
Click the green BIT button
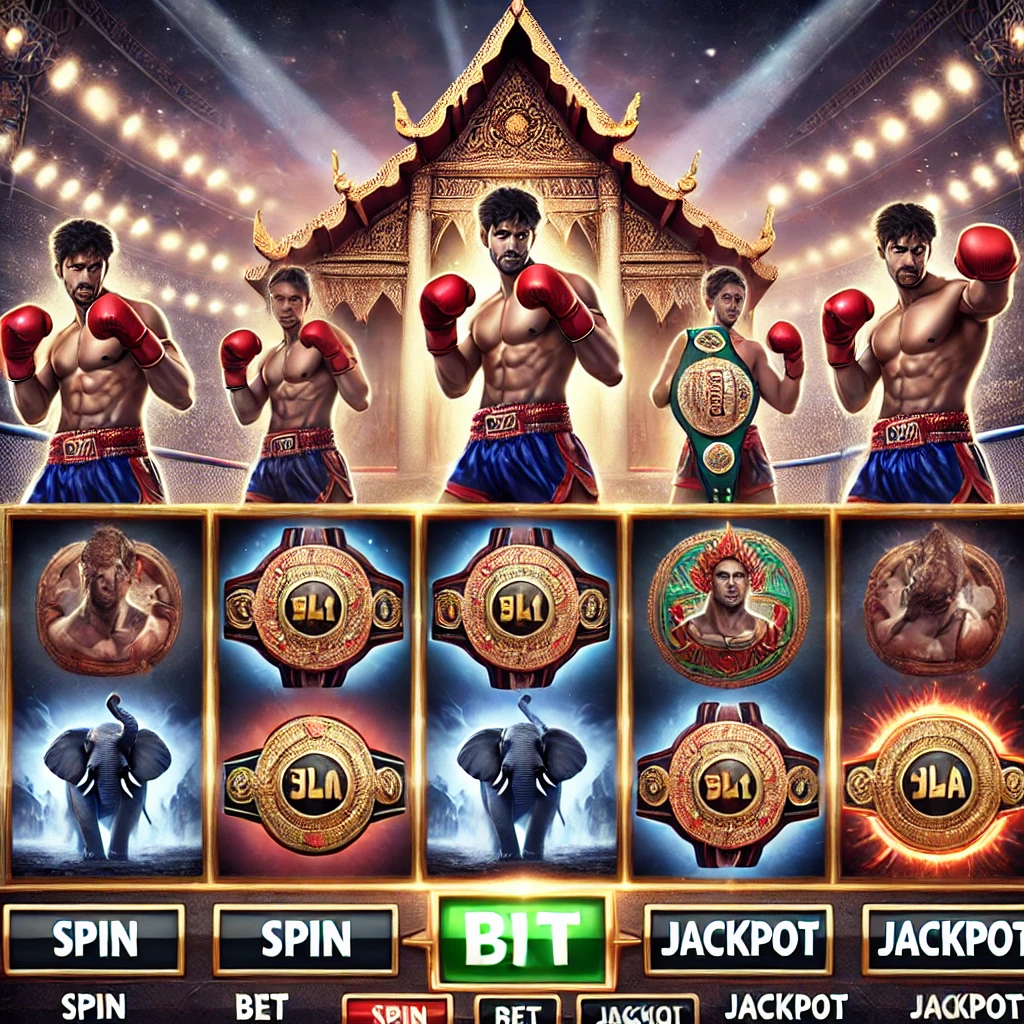[x=521, y=939]
